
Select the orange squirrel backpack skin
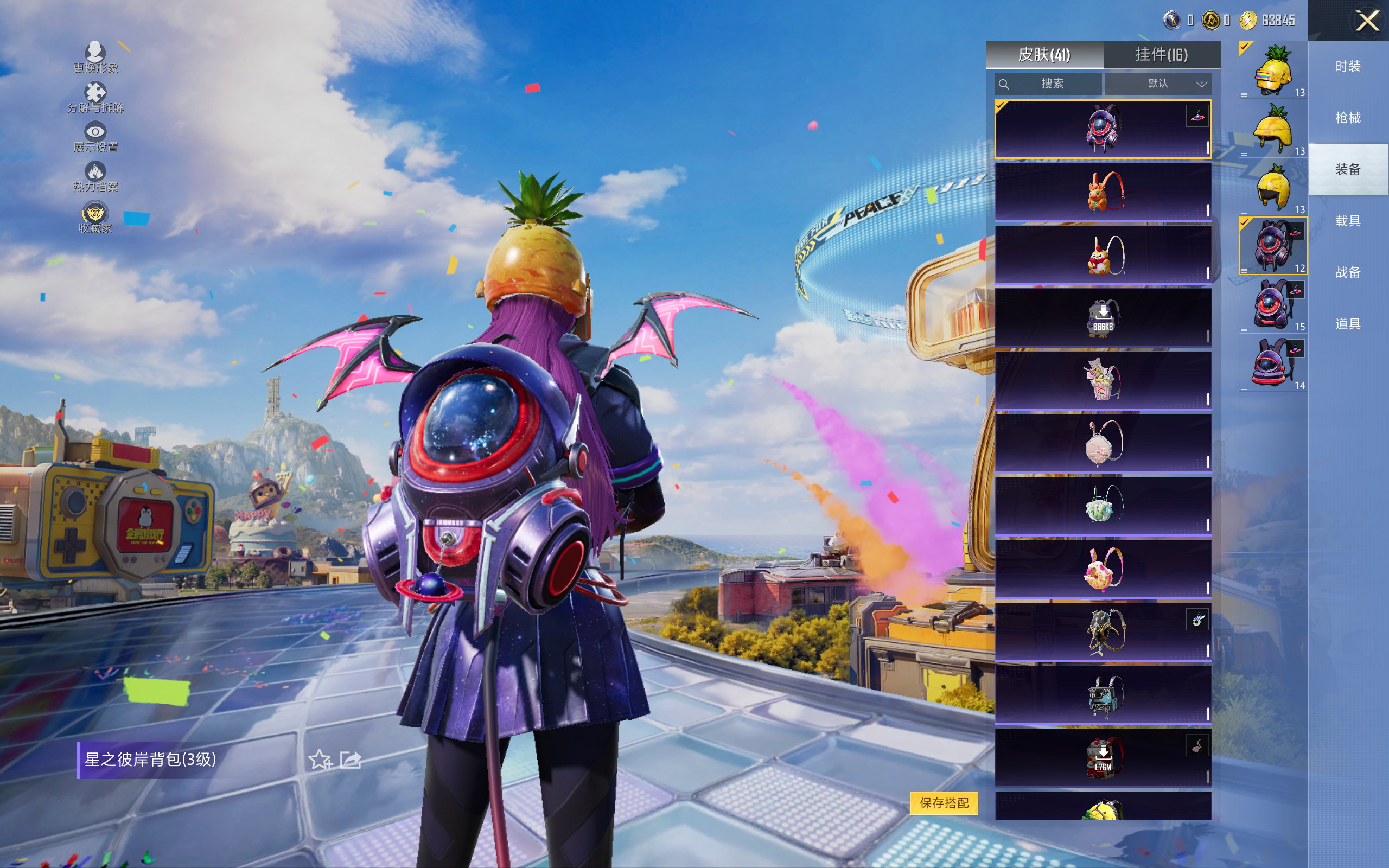click(x=1103, y=192)
